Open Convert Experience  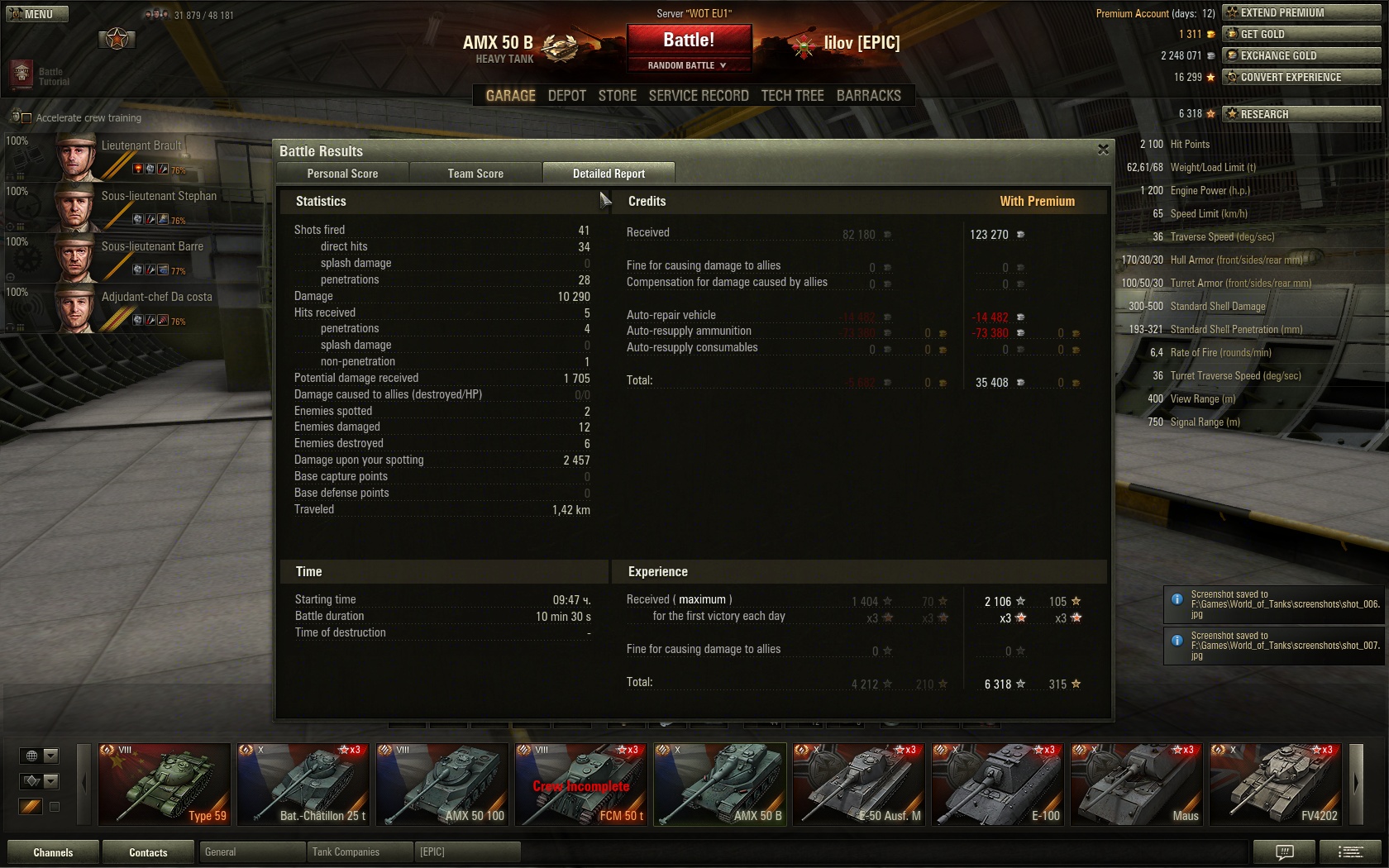[1301, 77]
